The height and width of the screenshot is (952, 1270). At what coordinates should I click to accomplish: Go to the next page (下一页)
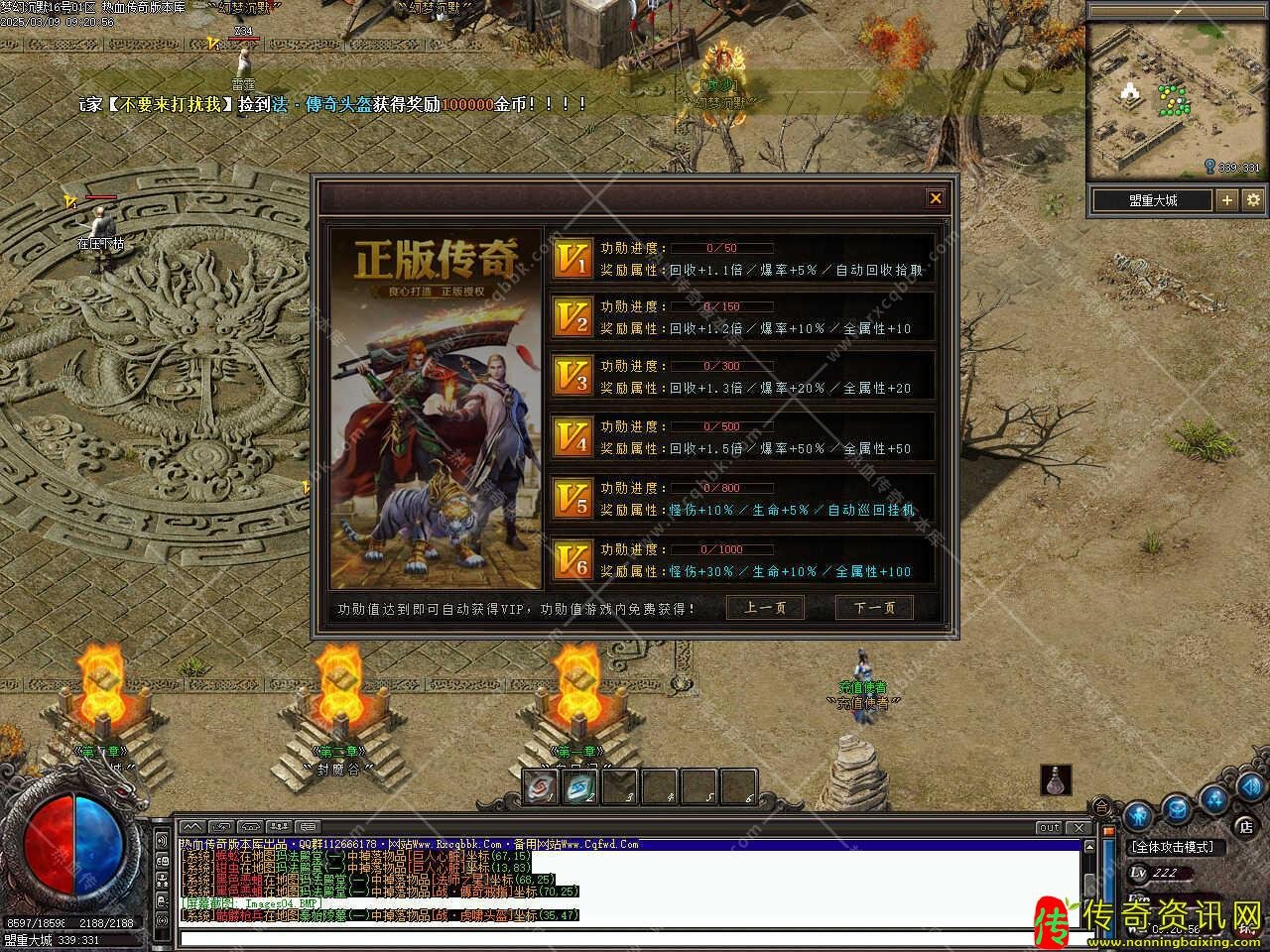click(874, 608)
